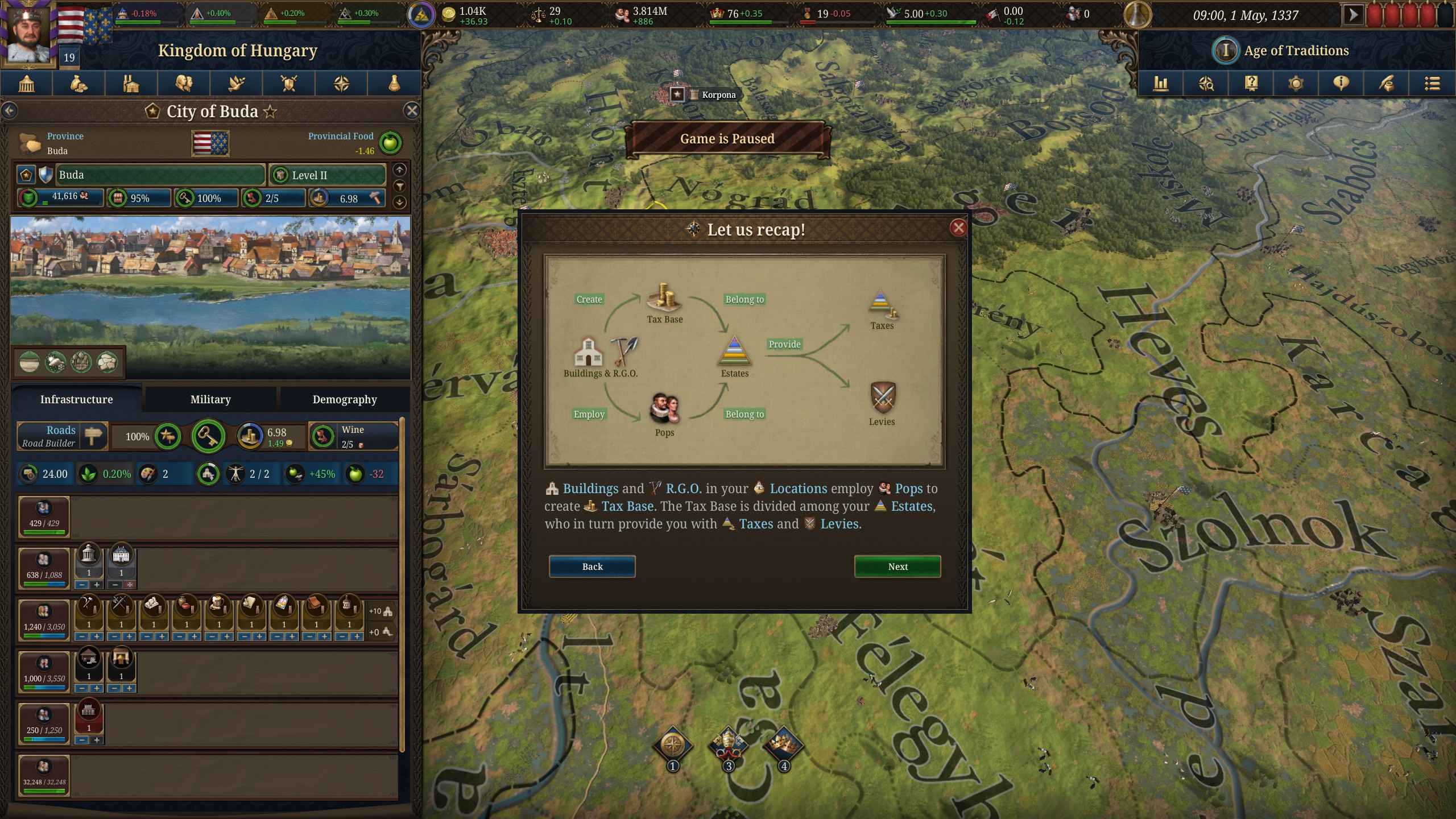Viewport: 1456px width, 819px height.
Task: Select the Infrastructure tab
Action: point(77,399)
